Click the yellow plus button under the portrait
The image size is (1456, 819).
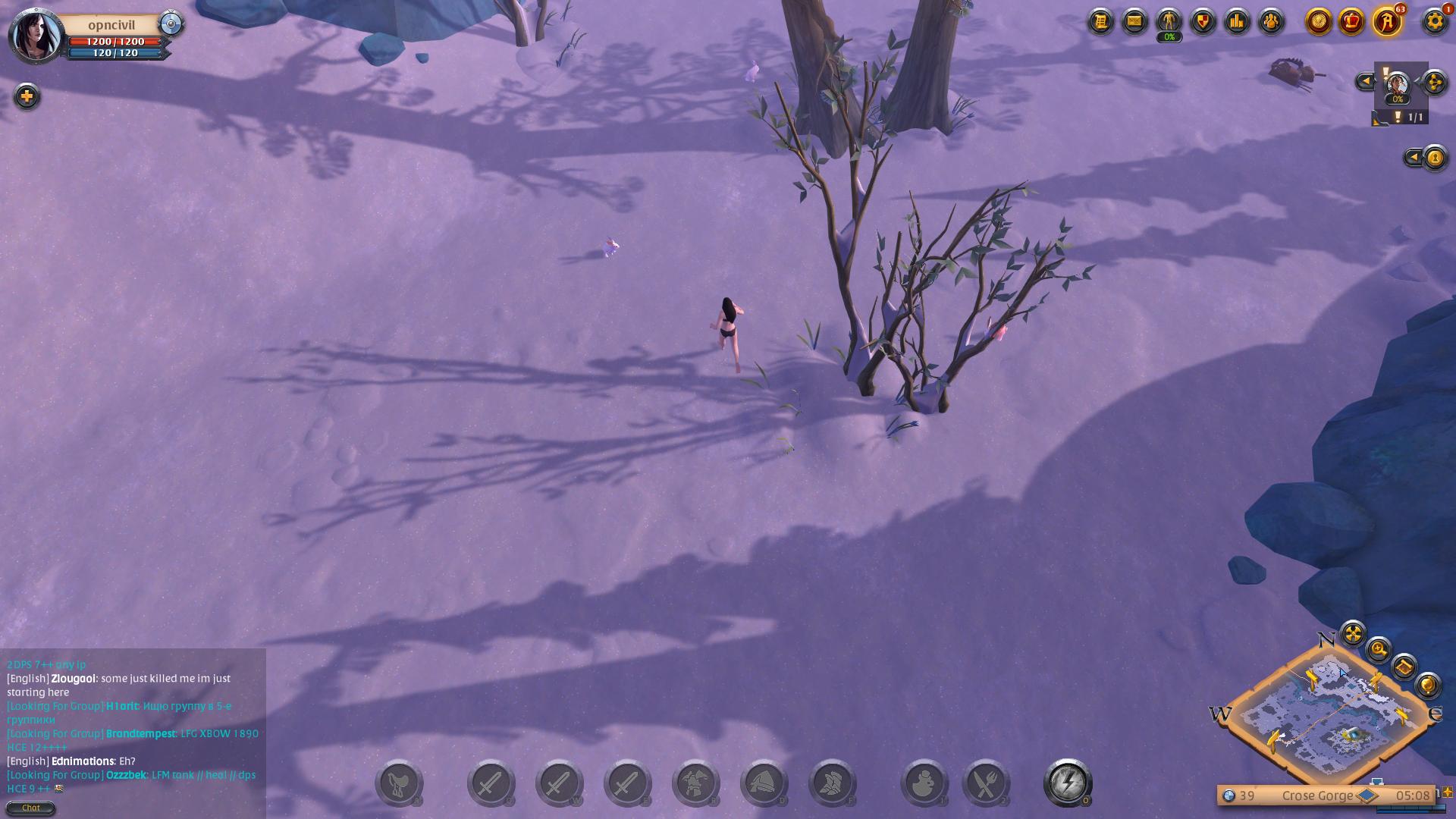pyautogui.click(x=27, y=96)
